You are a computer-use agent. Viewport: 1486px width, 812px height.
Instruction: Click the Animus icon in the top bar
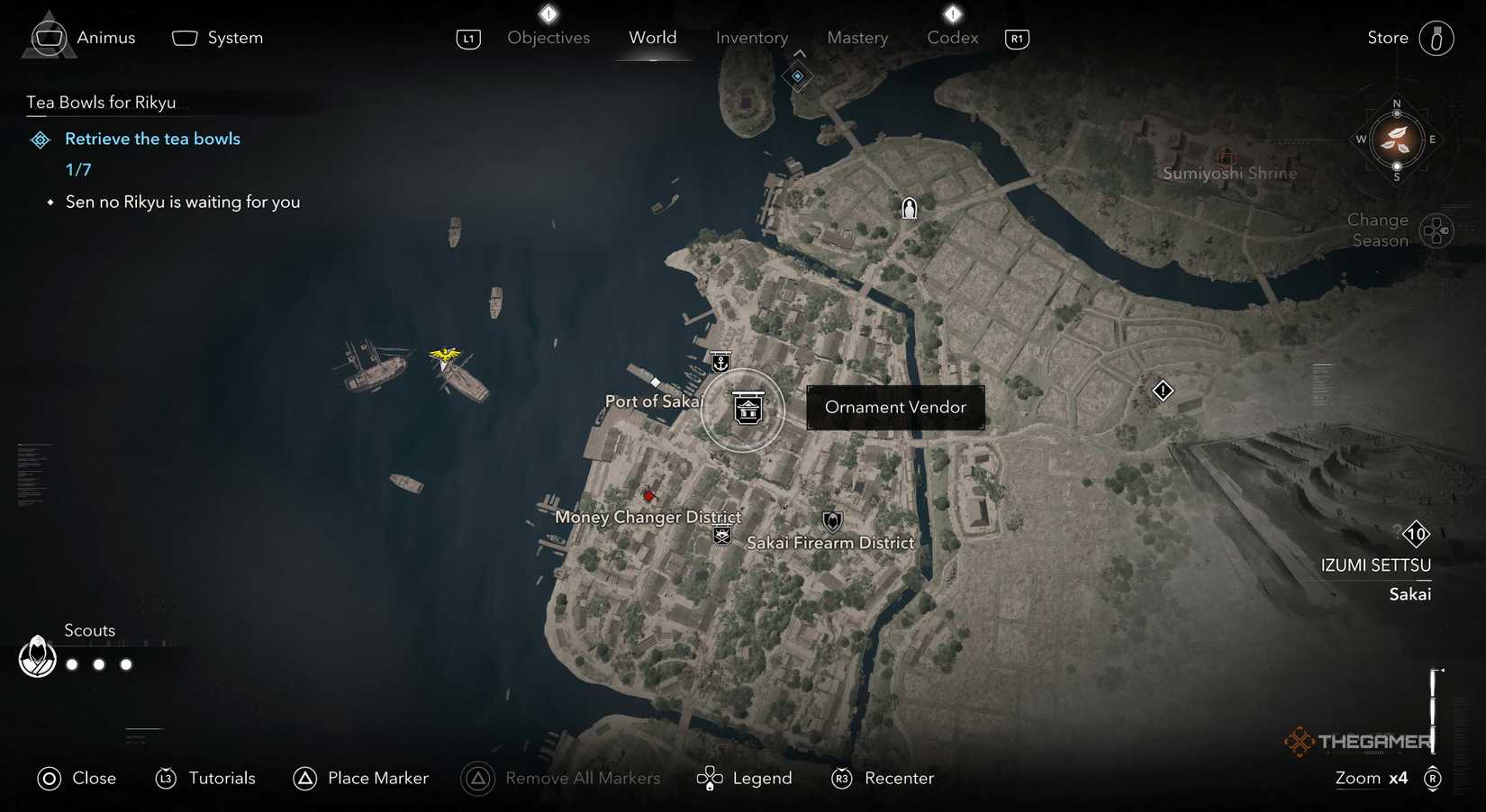[x=48, y=37]
